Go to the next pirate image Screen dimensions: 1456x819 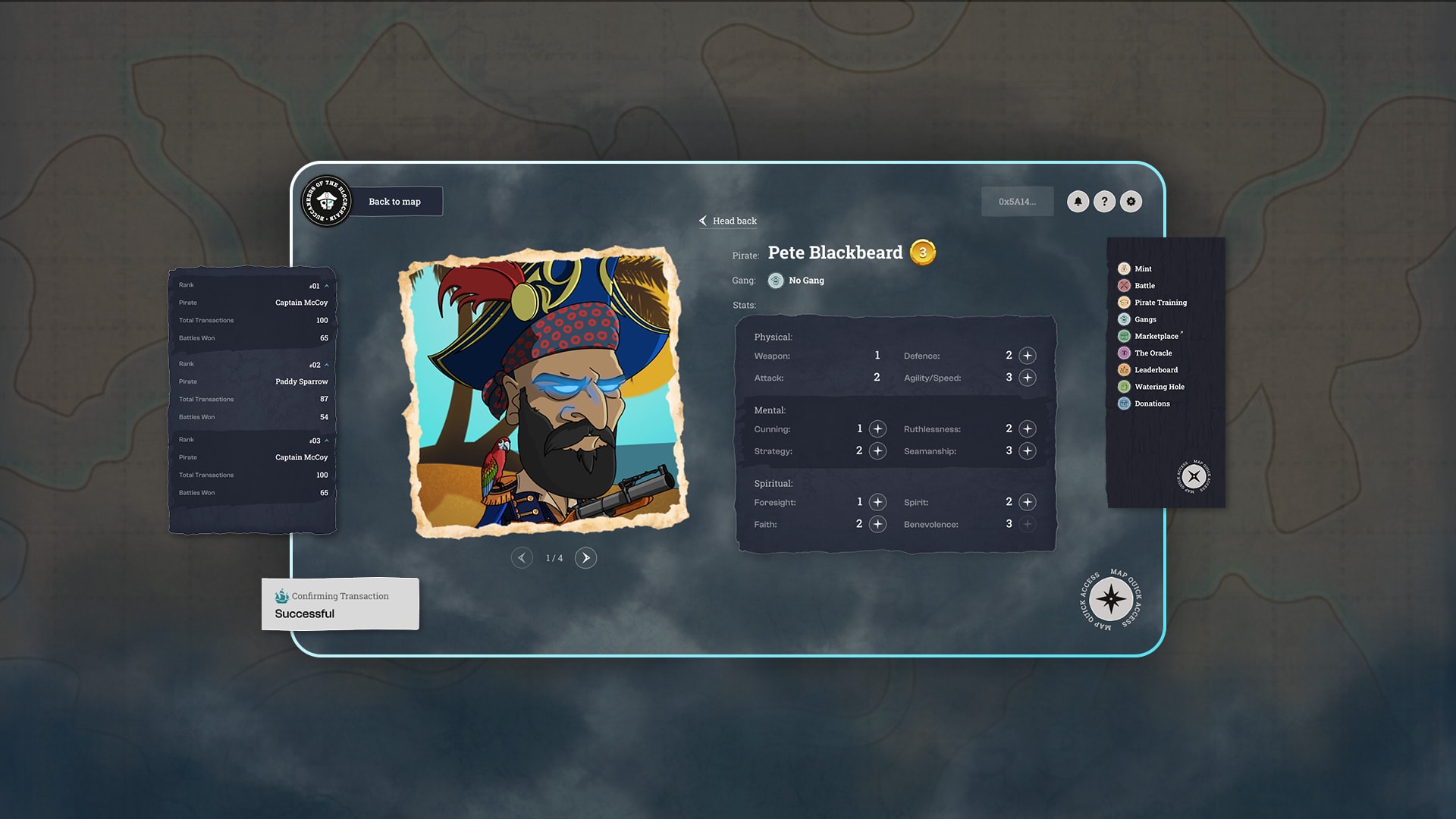click(585, 558)
